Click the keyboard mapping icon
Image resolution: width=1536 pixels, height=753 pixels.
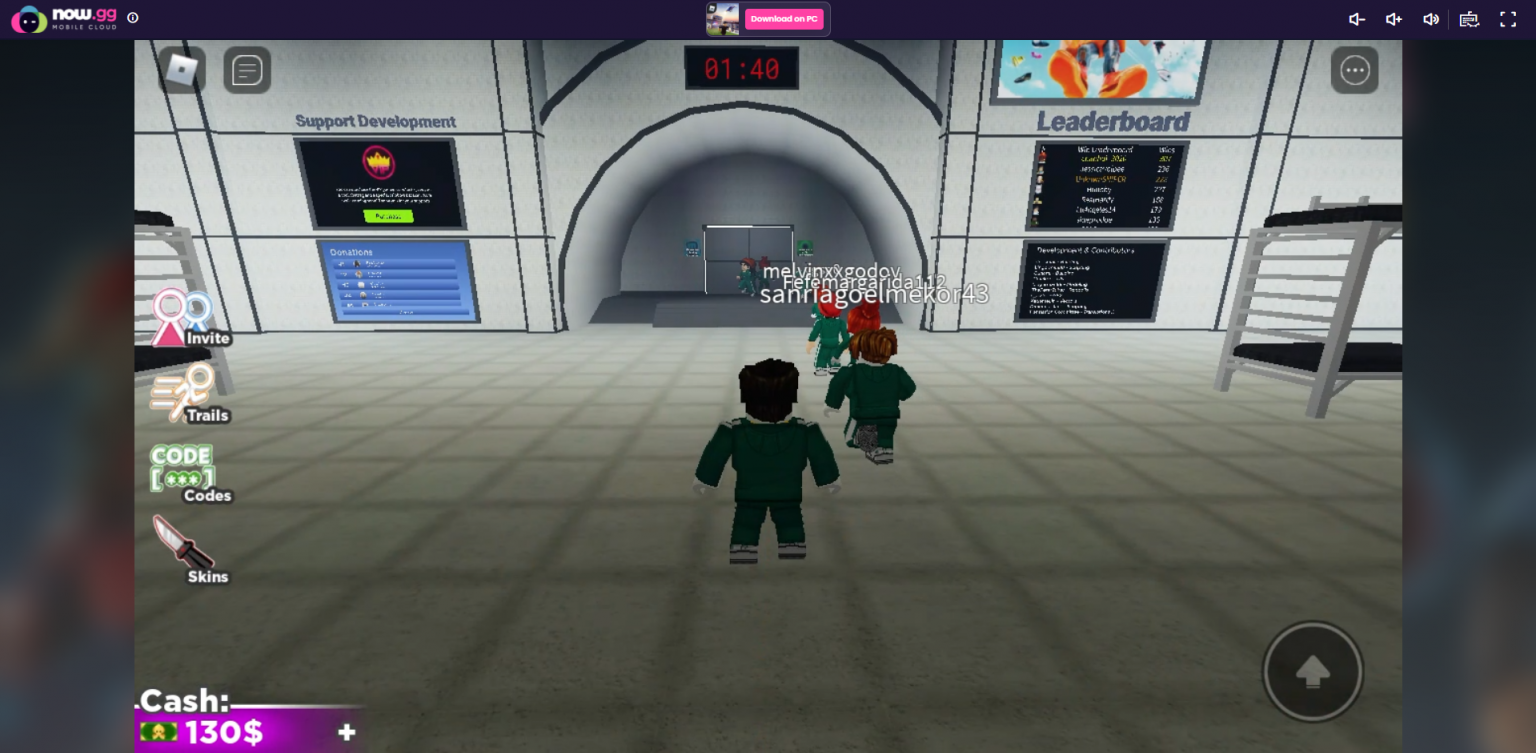click(x=1468, y=18)
